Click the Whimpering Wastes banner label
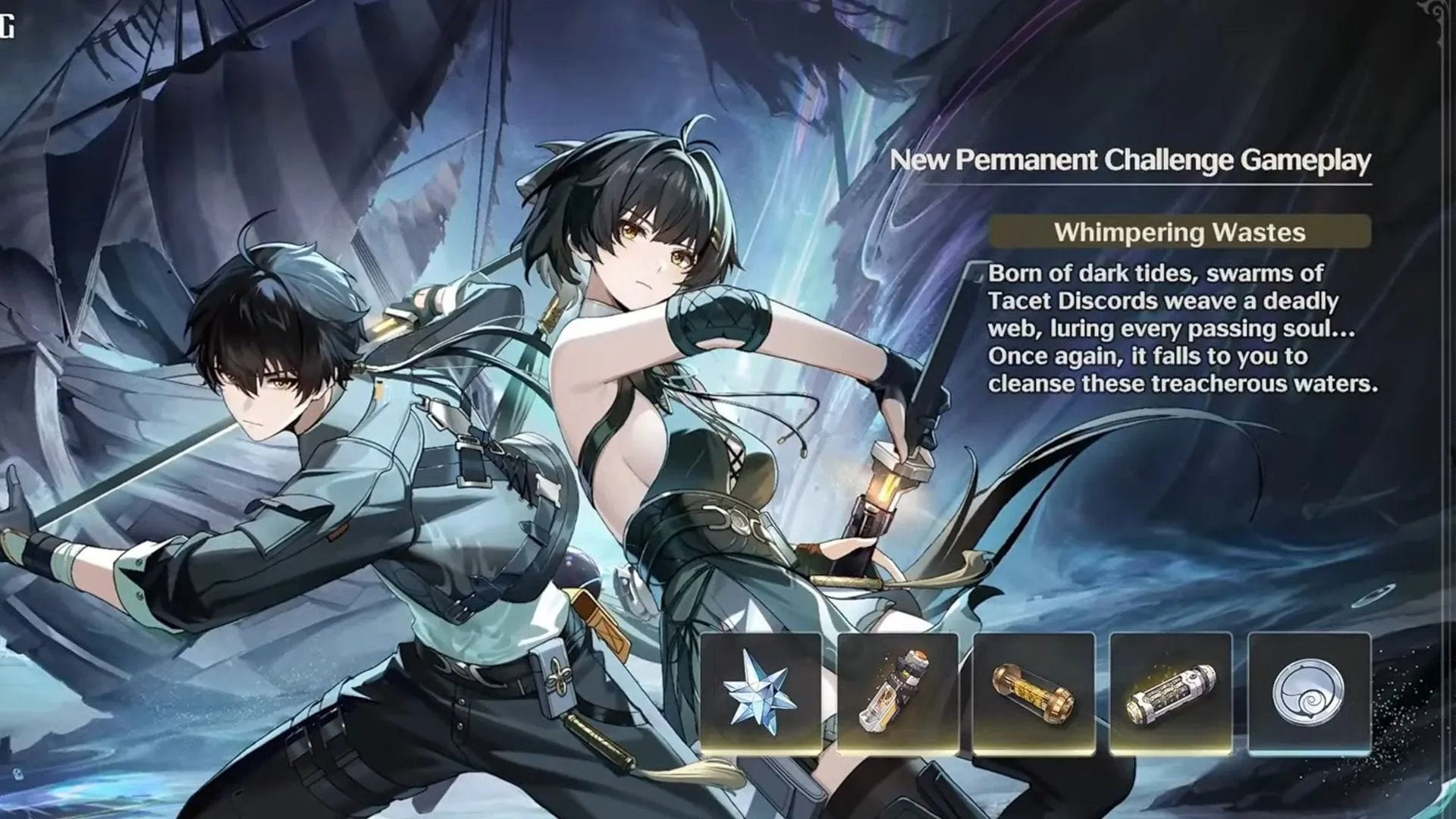The width and height of the screenshot is (1456, 819). 1179,231
